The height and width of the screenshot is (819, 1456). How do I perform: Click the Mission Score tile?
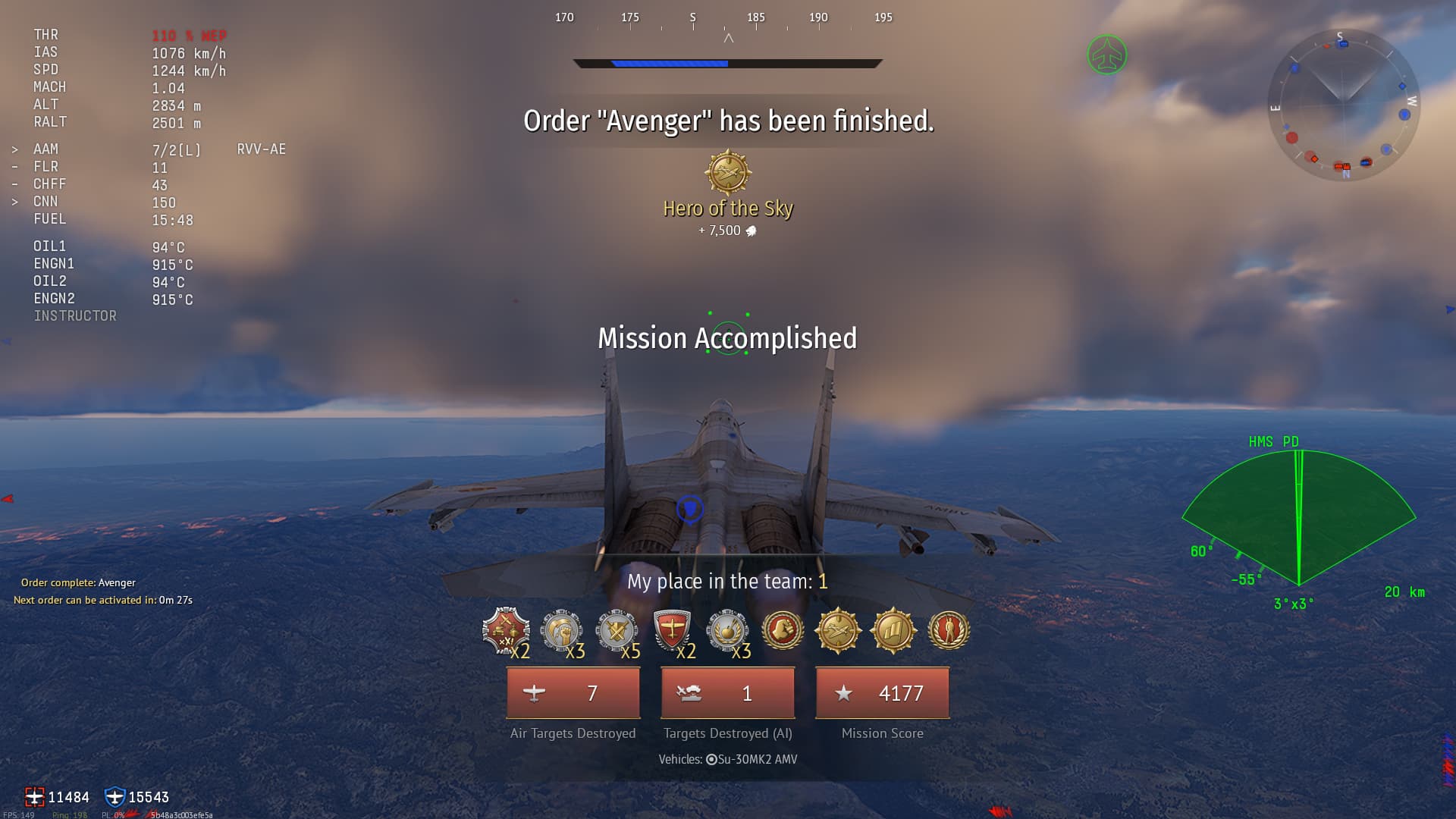point(882,693)
